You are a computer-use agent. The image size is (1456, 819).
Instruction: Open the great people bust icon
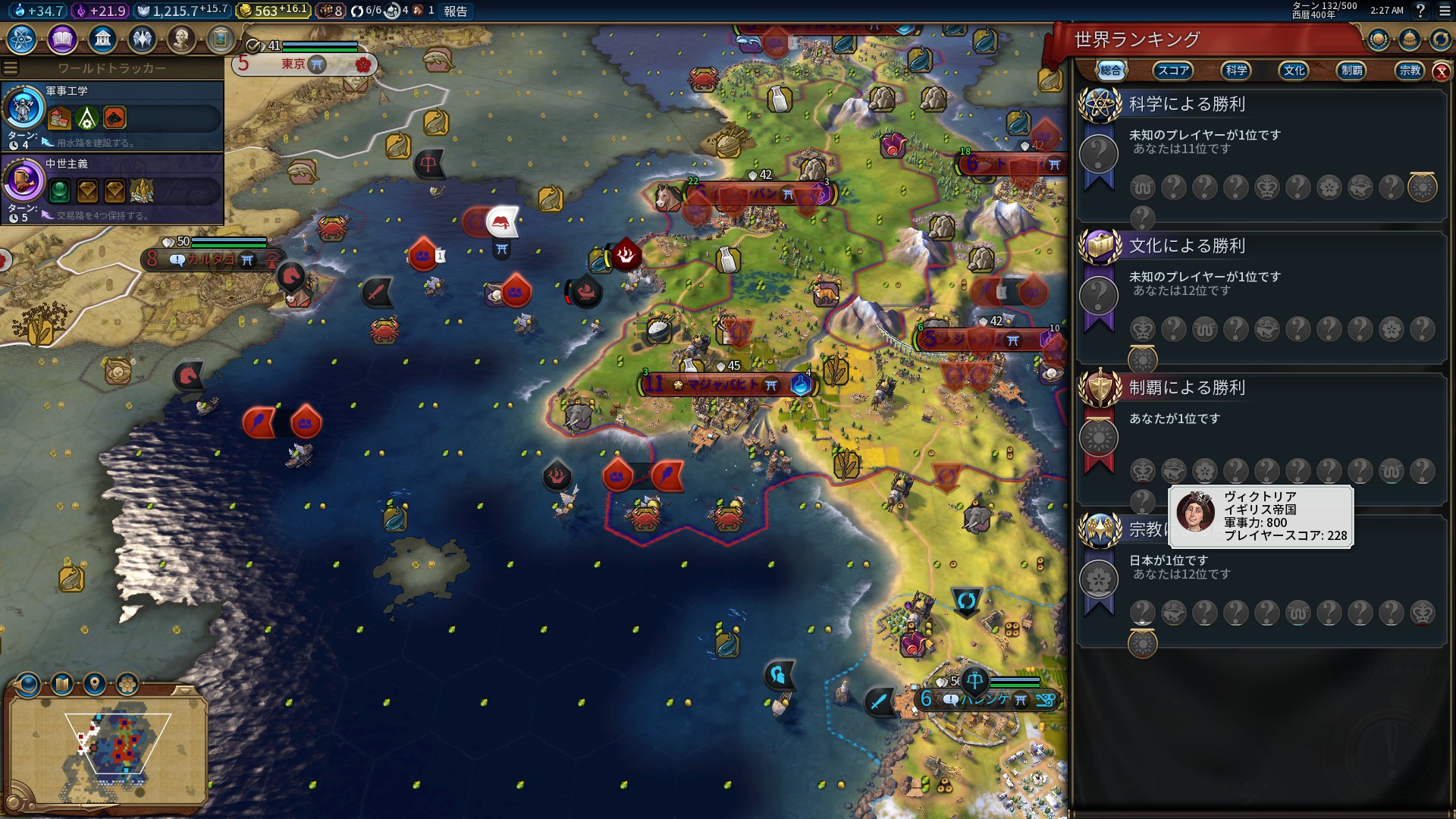181,39
